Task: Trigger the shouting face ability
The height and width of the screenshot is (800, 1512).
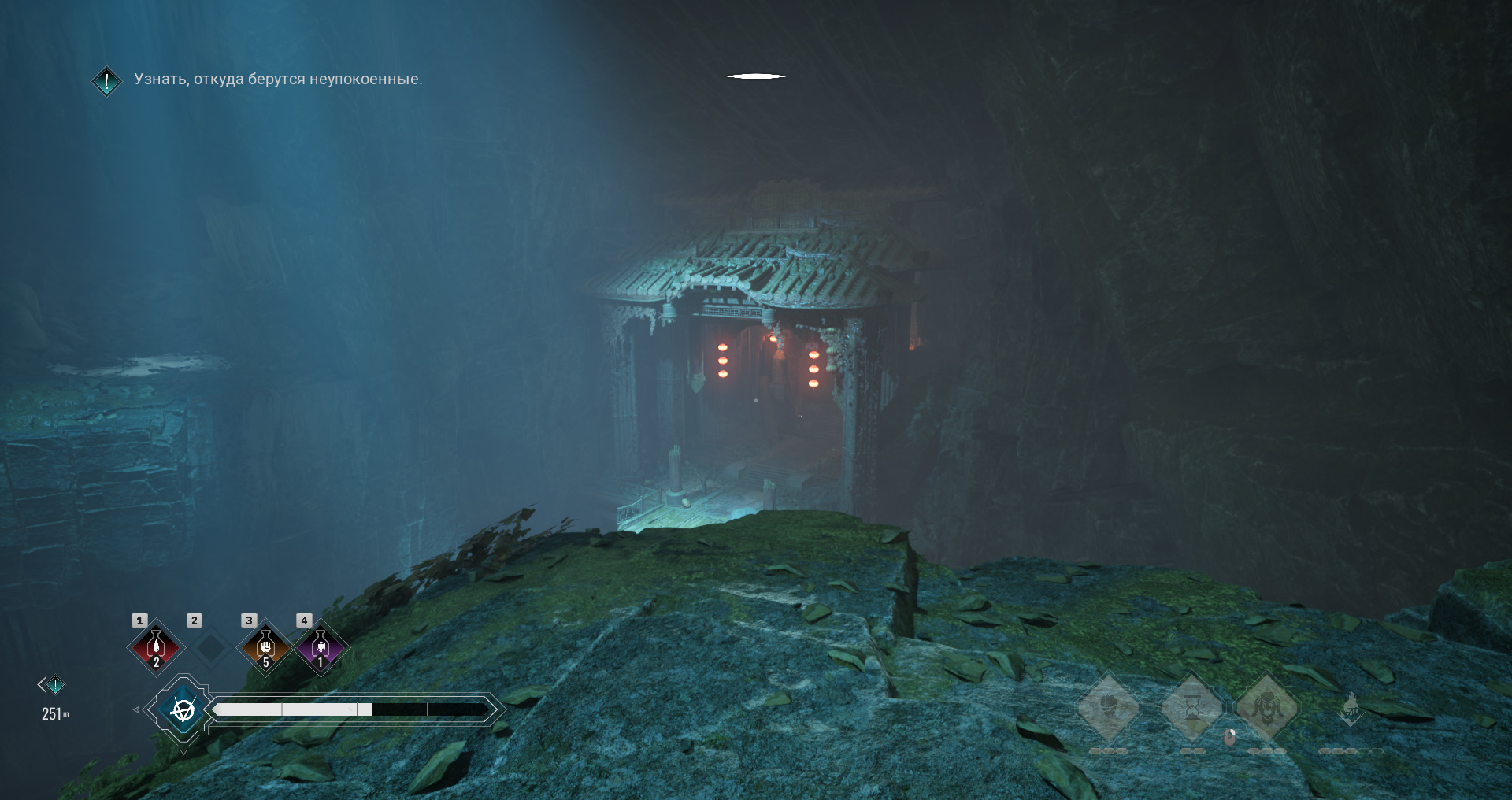Action: click(x=1267, y=707)
